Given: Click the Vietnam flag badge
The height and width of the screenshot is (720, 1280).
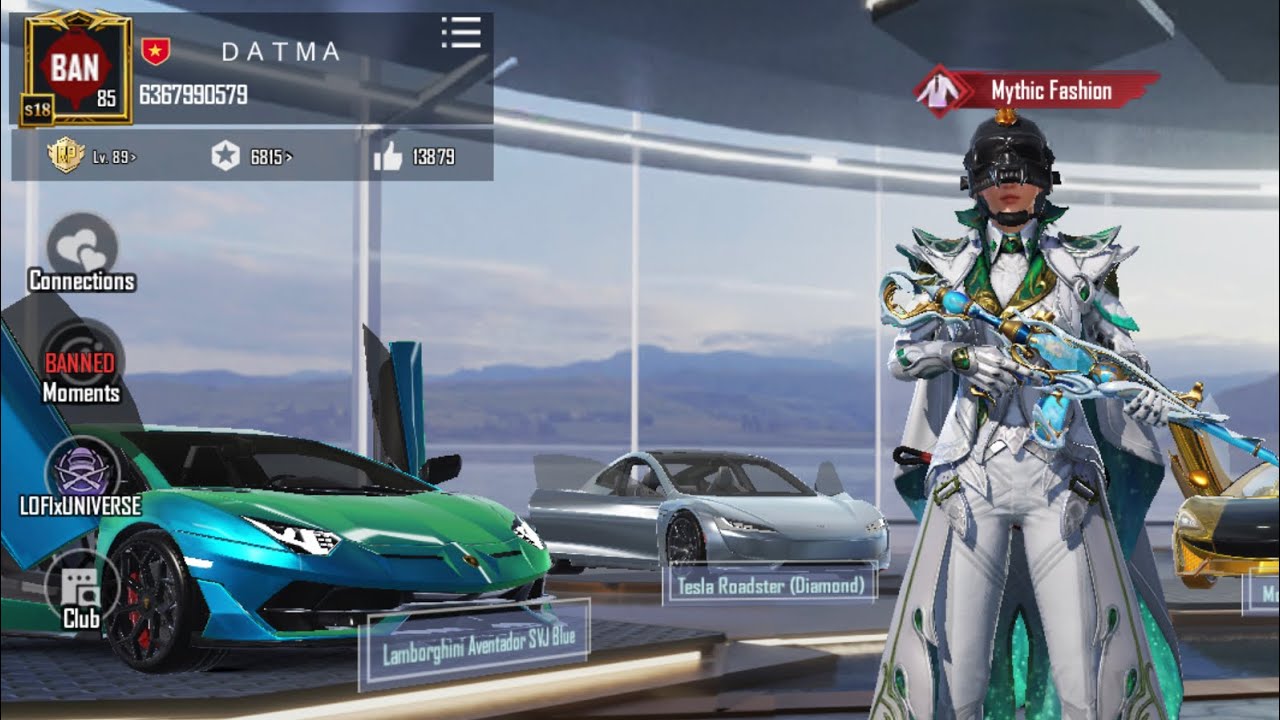Looking at the screenshot, I should (155, 51).
